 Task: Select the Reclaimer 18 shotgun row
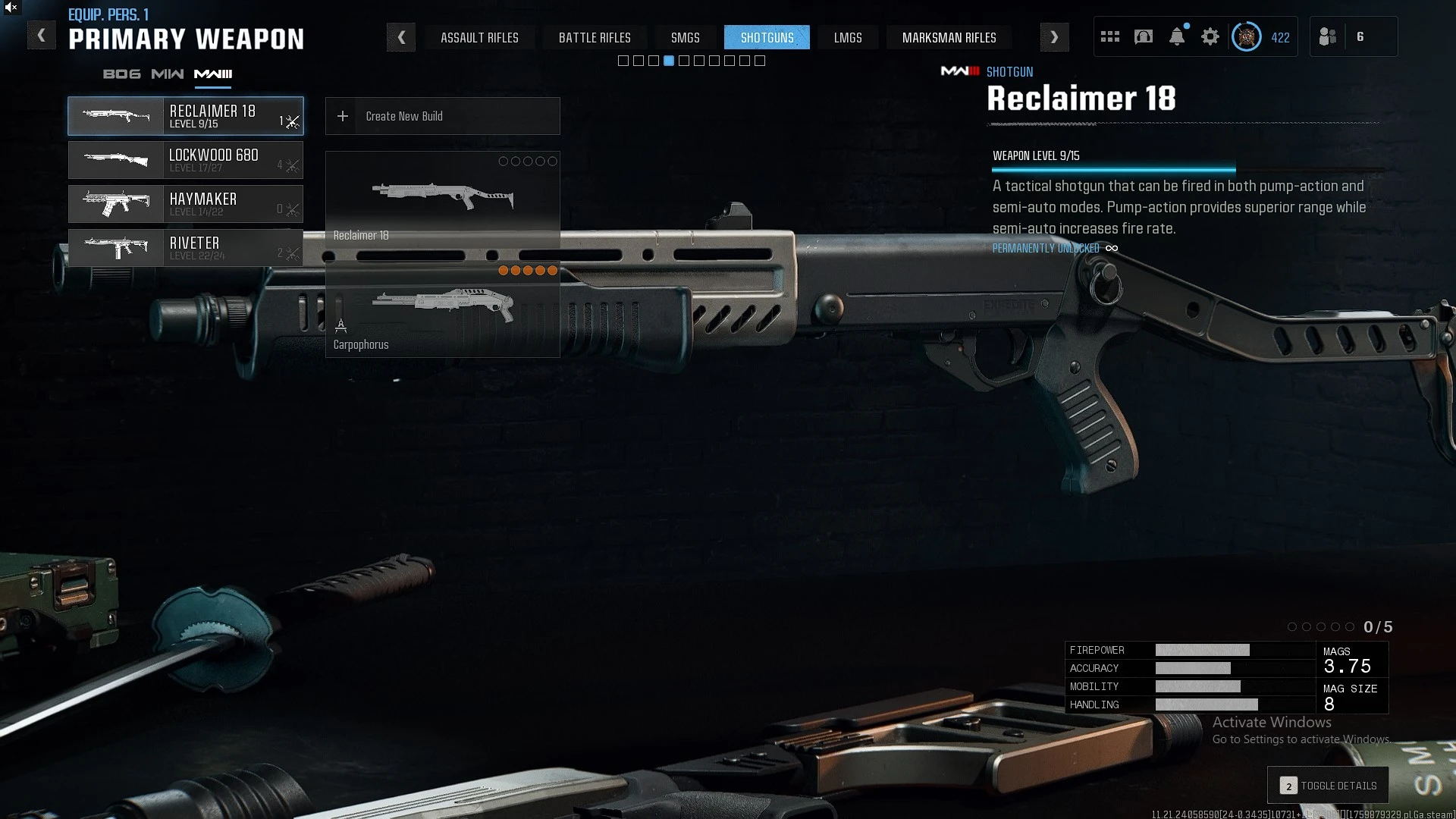click(186, 116)
